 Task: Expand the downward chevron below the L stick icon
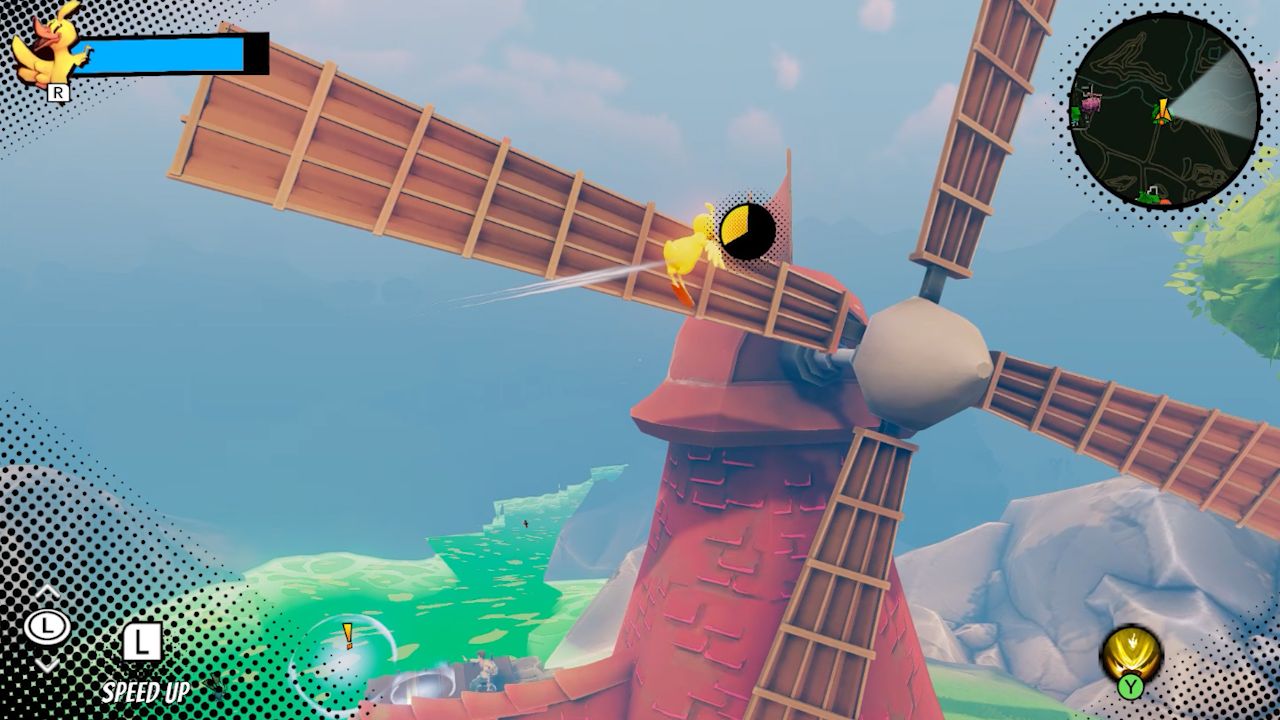click(x=47, y=667)
